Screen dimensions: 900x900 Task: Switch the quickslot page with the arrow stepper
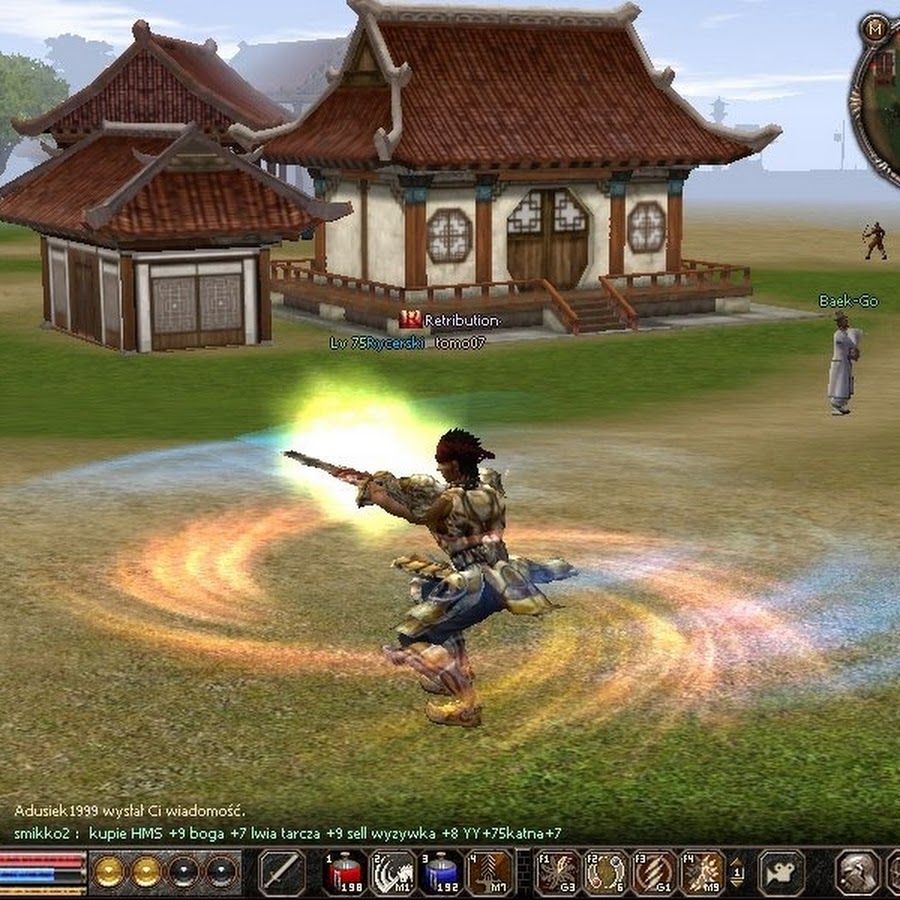coord(738,873)
